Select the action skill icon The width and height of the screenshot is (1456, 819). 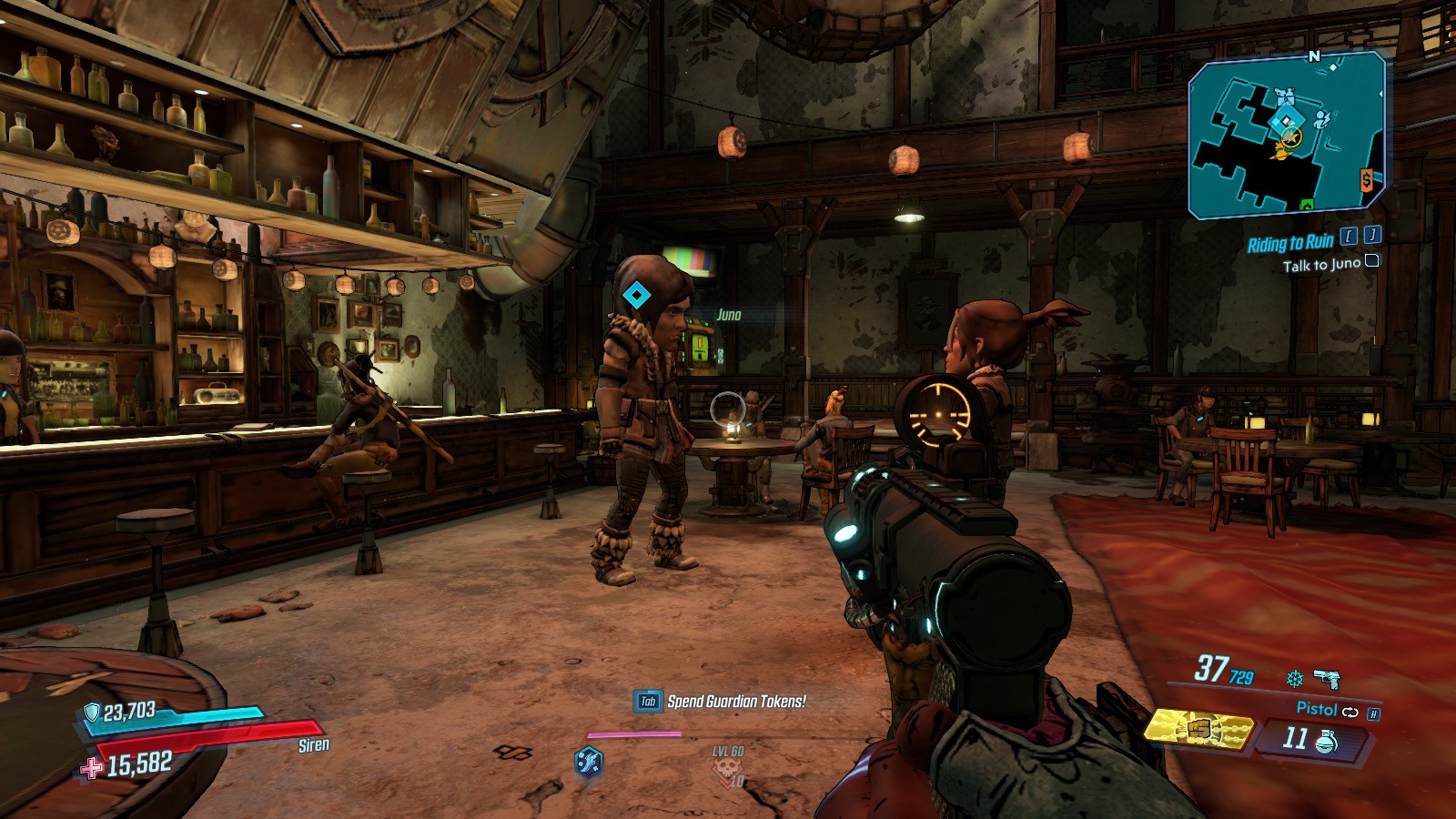pos(589,760)
